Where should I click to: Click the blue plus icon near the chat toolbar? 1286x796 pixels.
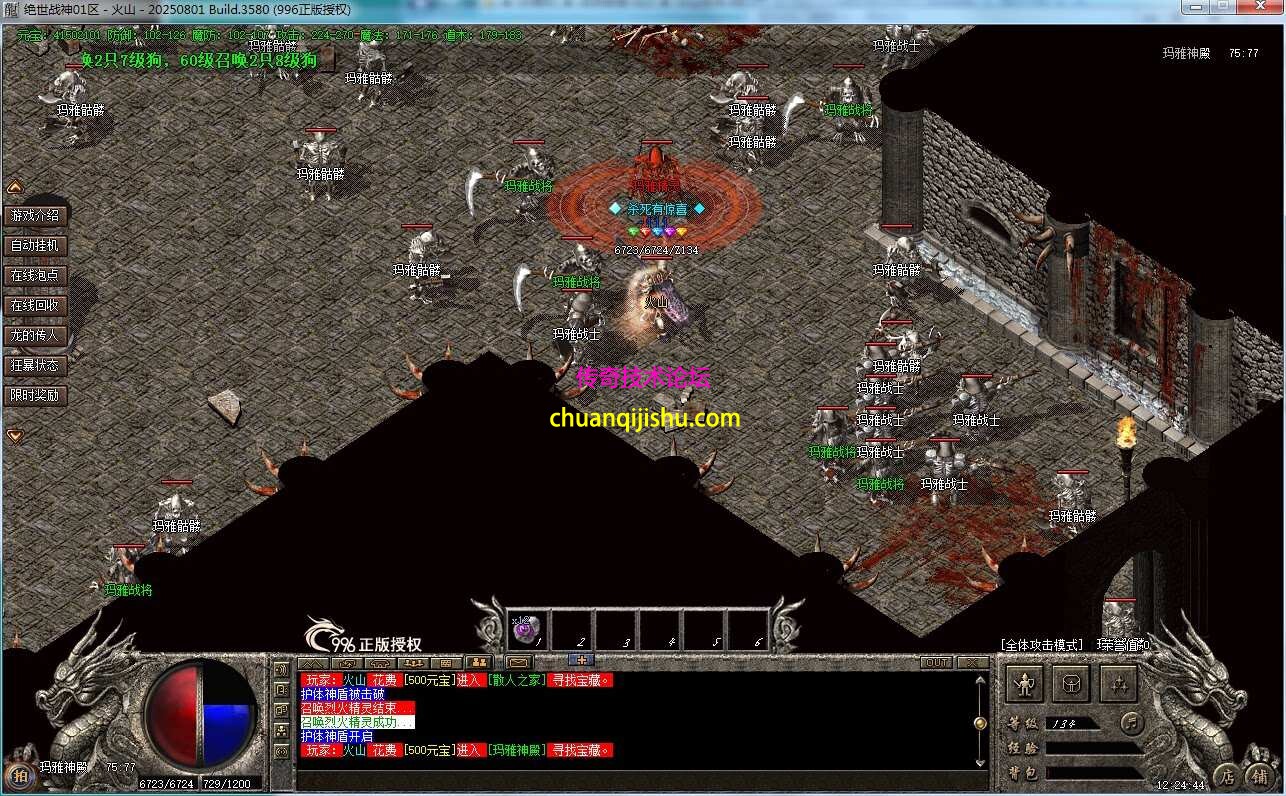(581, 661)
